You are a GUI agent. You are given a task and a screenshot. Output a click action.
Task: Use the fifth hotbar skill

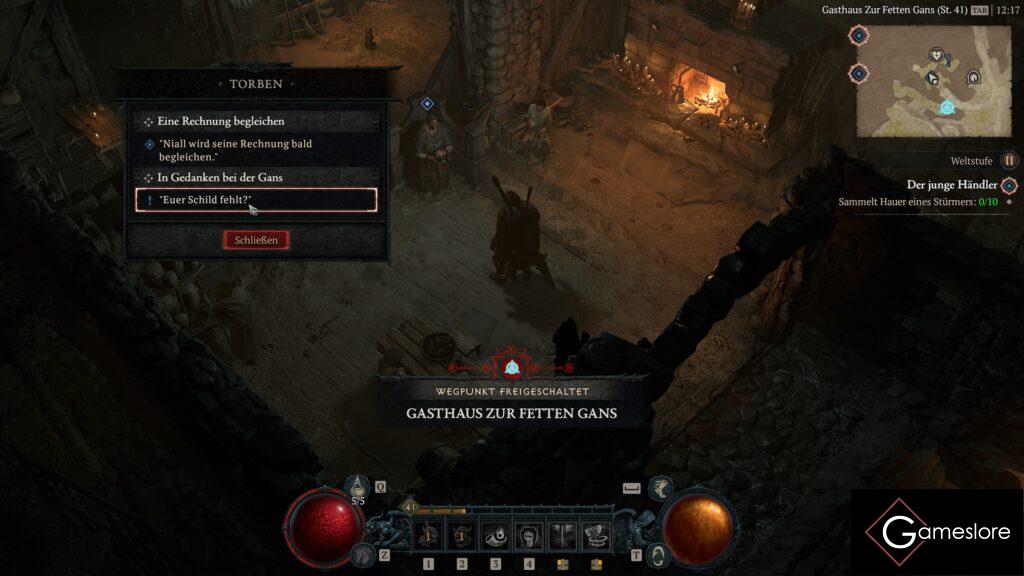tap(563, 536)
